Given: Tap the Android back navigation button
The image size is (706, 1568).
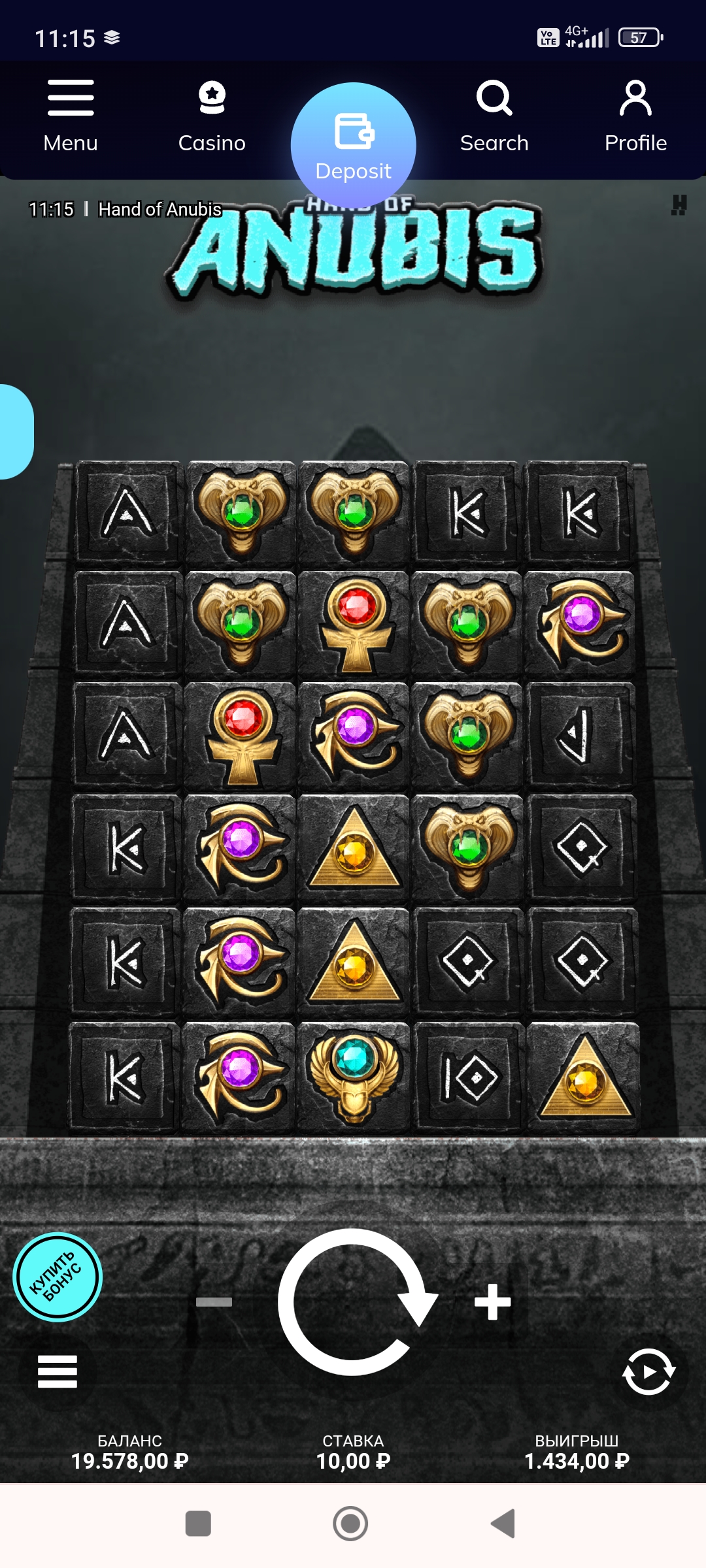Looking at the screenshot, I should pos(503,1524).
